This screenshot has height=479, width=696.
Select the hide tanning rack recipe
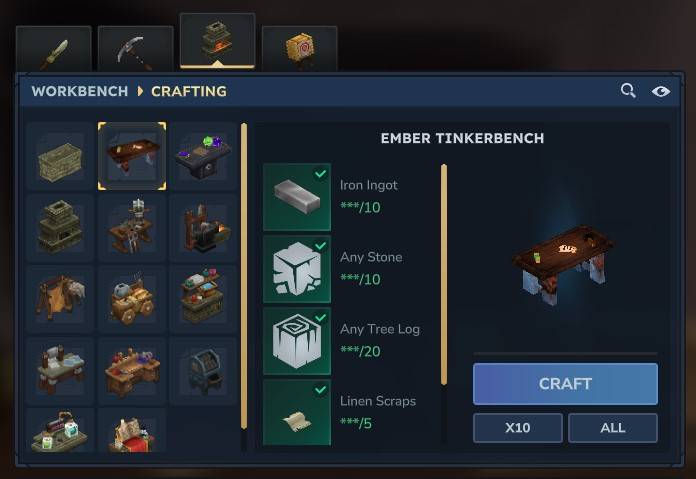(x=60, y=299)
